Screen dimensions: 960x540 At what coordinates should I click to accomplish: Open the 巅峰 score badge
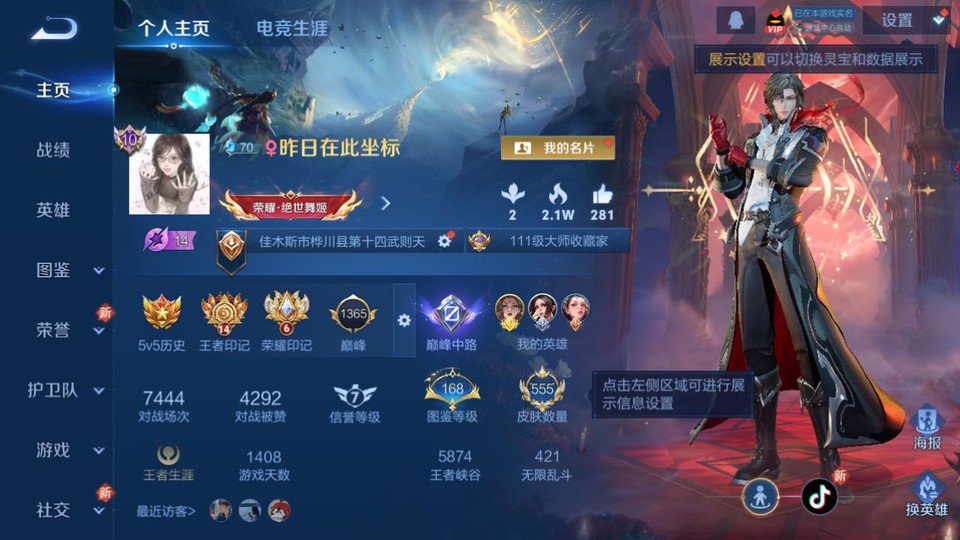pyautogui.click(x=353, y=314)
